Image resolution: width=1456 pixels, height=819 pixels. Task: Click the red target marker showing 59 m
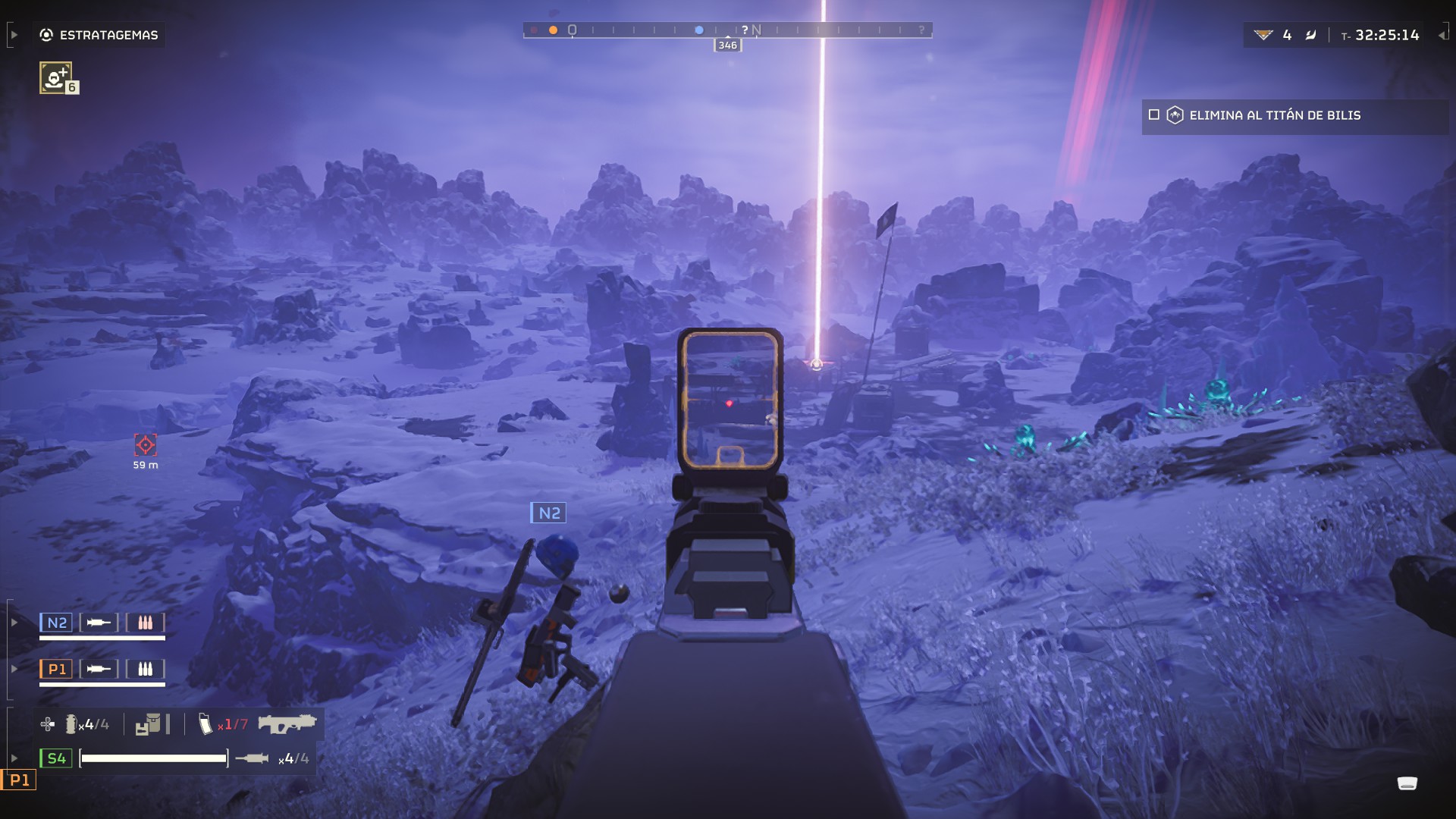click(x=145, y=444)
